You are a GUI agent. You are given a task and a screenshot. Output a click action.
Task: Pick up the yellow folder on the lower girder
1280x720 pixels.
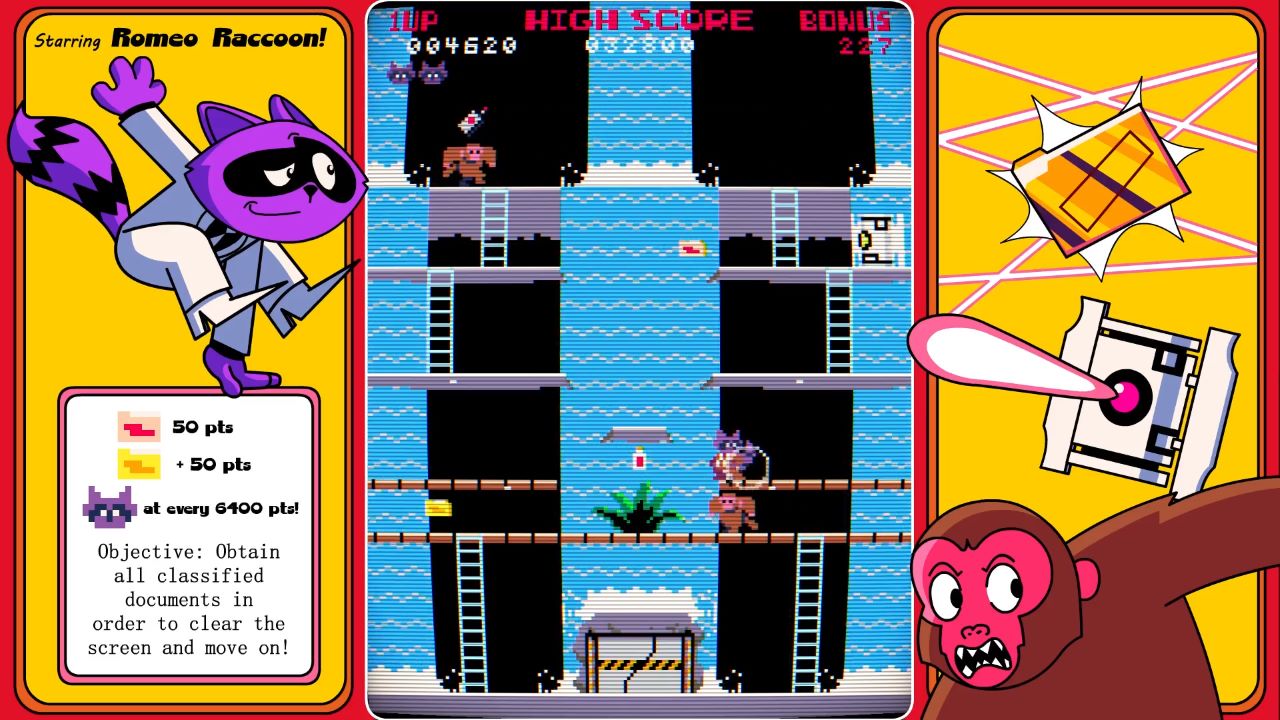tap(436, 509)
